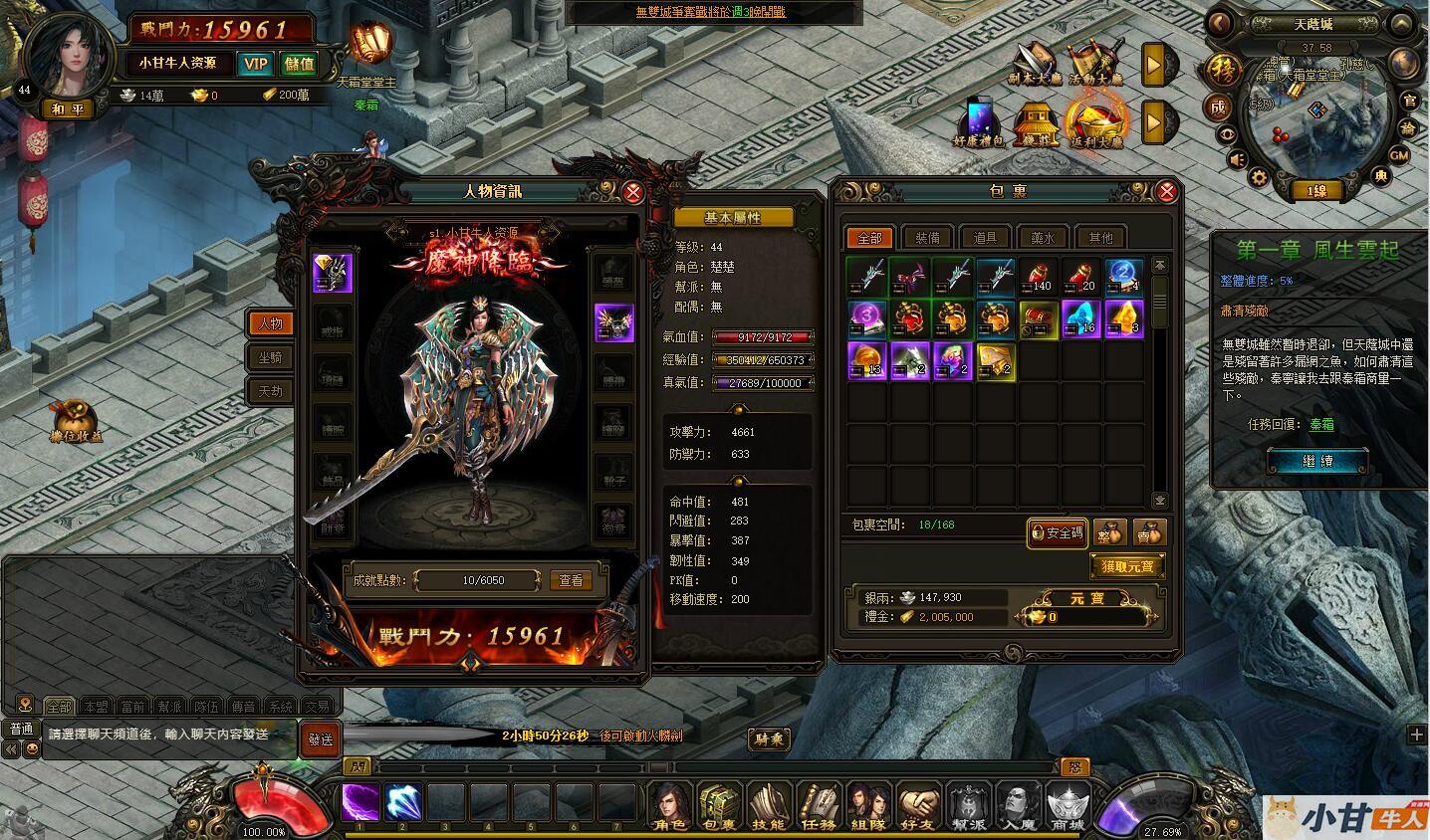Switch to the 裝備 inventory tab
The image size is (1430, 840).
pos(927,238)
